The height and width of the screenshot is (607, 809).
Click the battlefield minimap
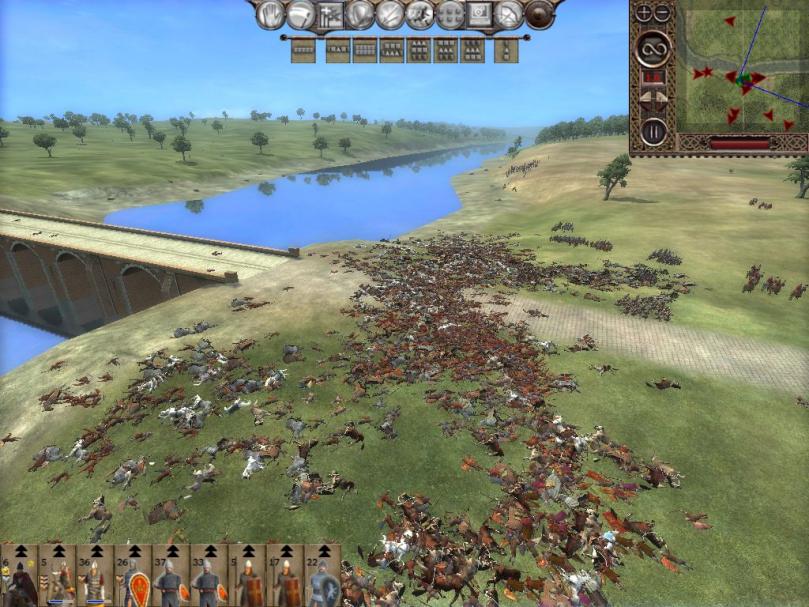click(x=742, y=70)
